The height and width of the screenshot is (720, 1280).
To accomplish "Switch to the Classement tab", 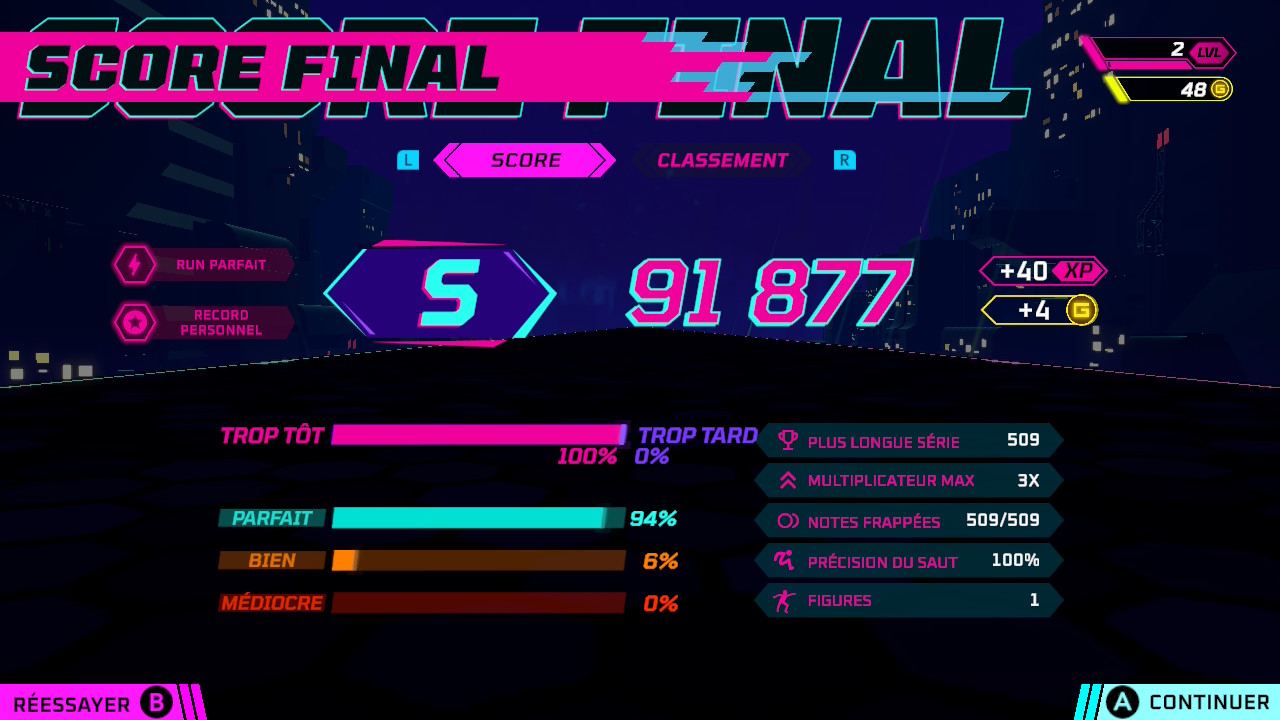I will [722, 160].
